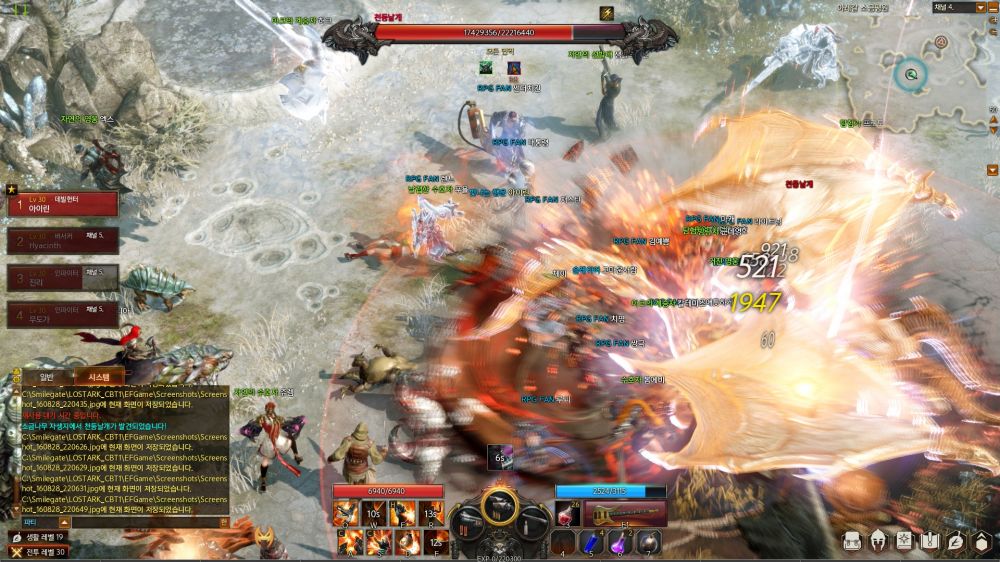Image resolution: width=1000 pixels, height=562 pixels.
Task: Open the 전투 레벨 30 panel
Action: tap(38, 551)
